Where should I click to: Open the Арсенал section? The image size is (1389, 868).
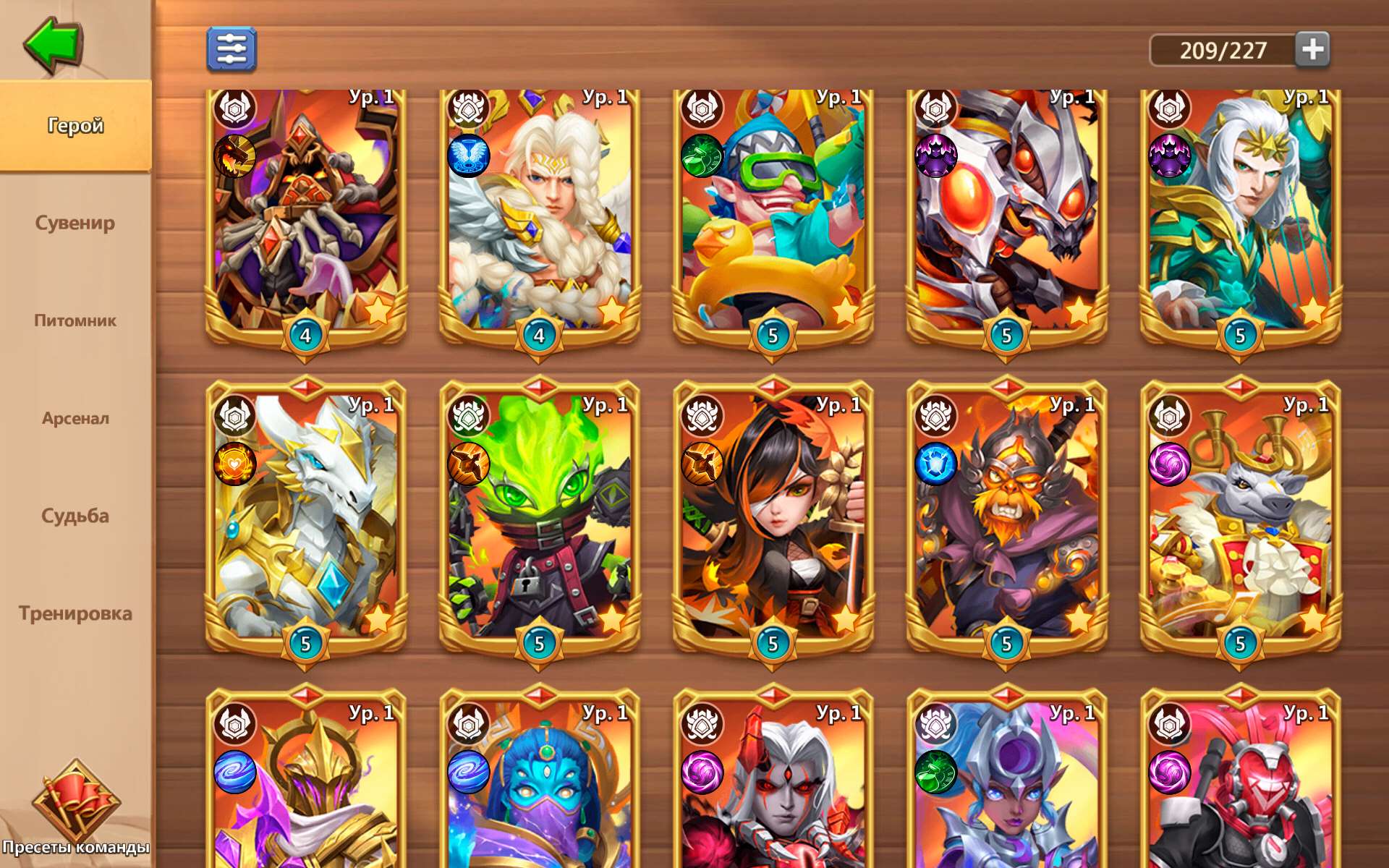pyautogui.click(x=75, y=418)
